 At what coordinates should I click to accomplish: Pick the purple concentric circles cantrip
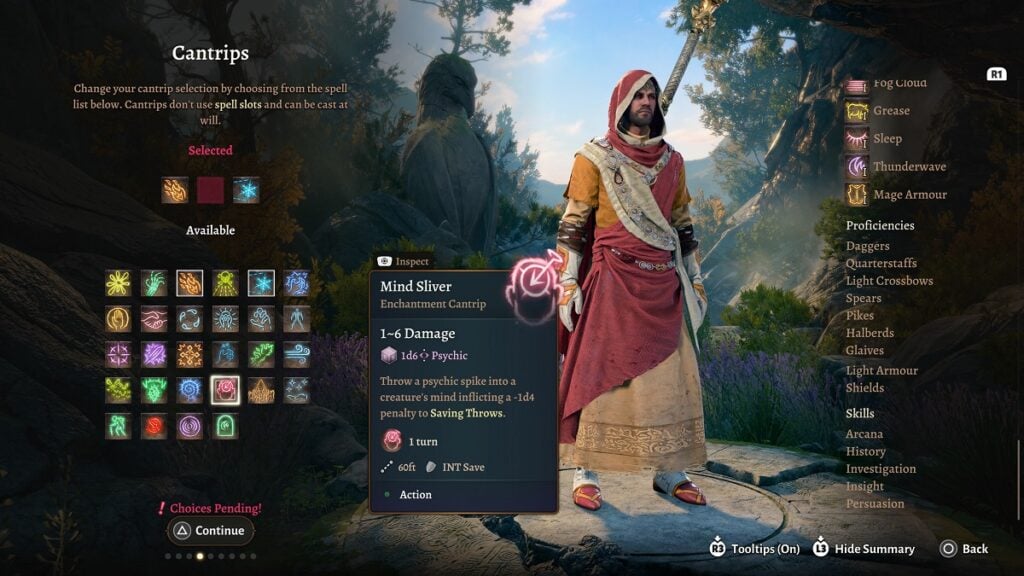coord(189,426)
